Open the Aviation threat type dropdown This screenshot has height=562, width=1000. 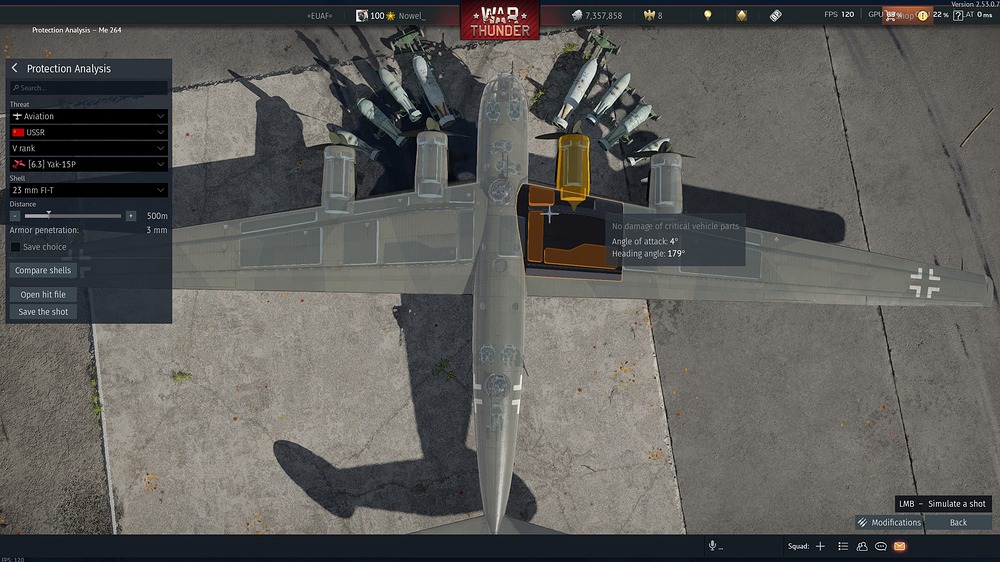(88, 117)
